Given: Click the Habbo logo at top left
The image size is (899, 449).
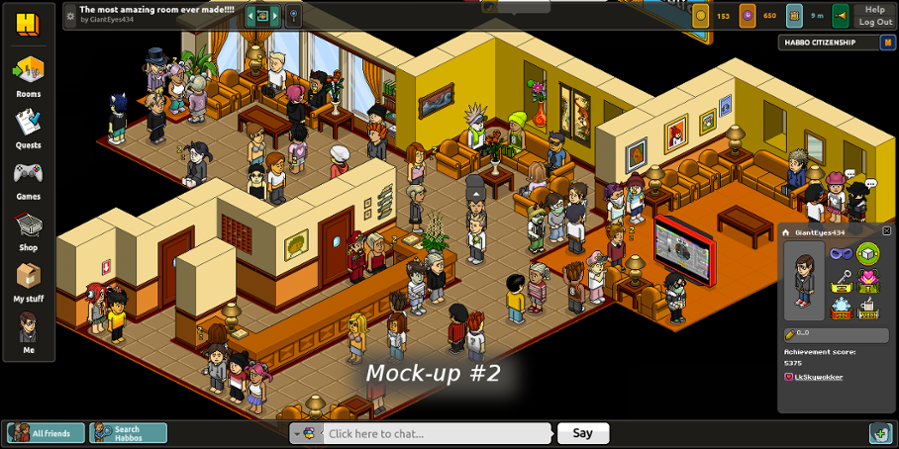Looking at the screenshot, I should 27,24.
